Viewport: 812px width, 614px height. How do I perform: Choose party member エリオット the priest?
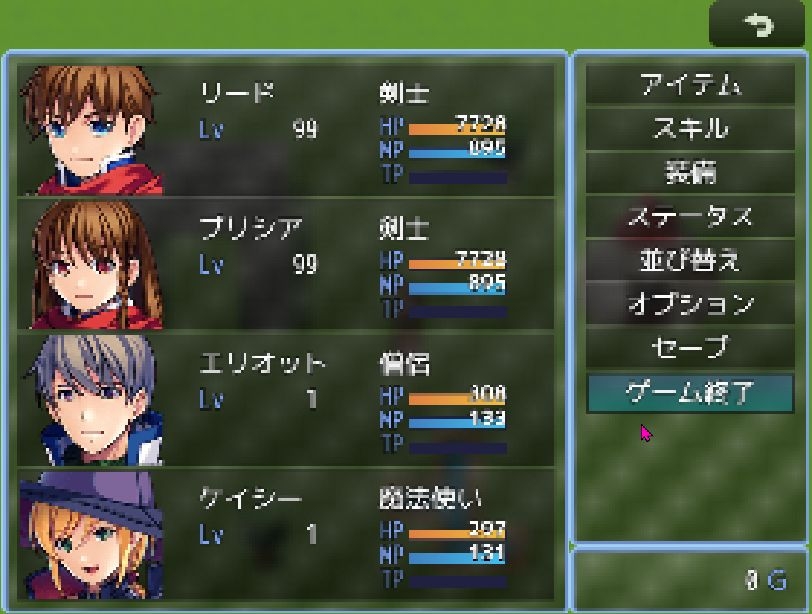[285, 399]
